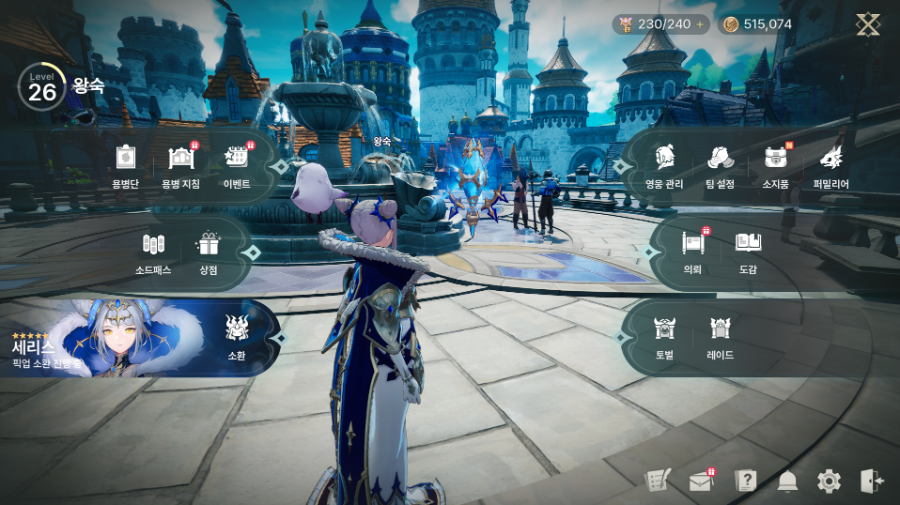Close the menu with the X icon
The width and height of the screenshot is (900, 505).
coord(867,25)
